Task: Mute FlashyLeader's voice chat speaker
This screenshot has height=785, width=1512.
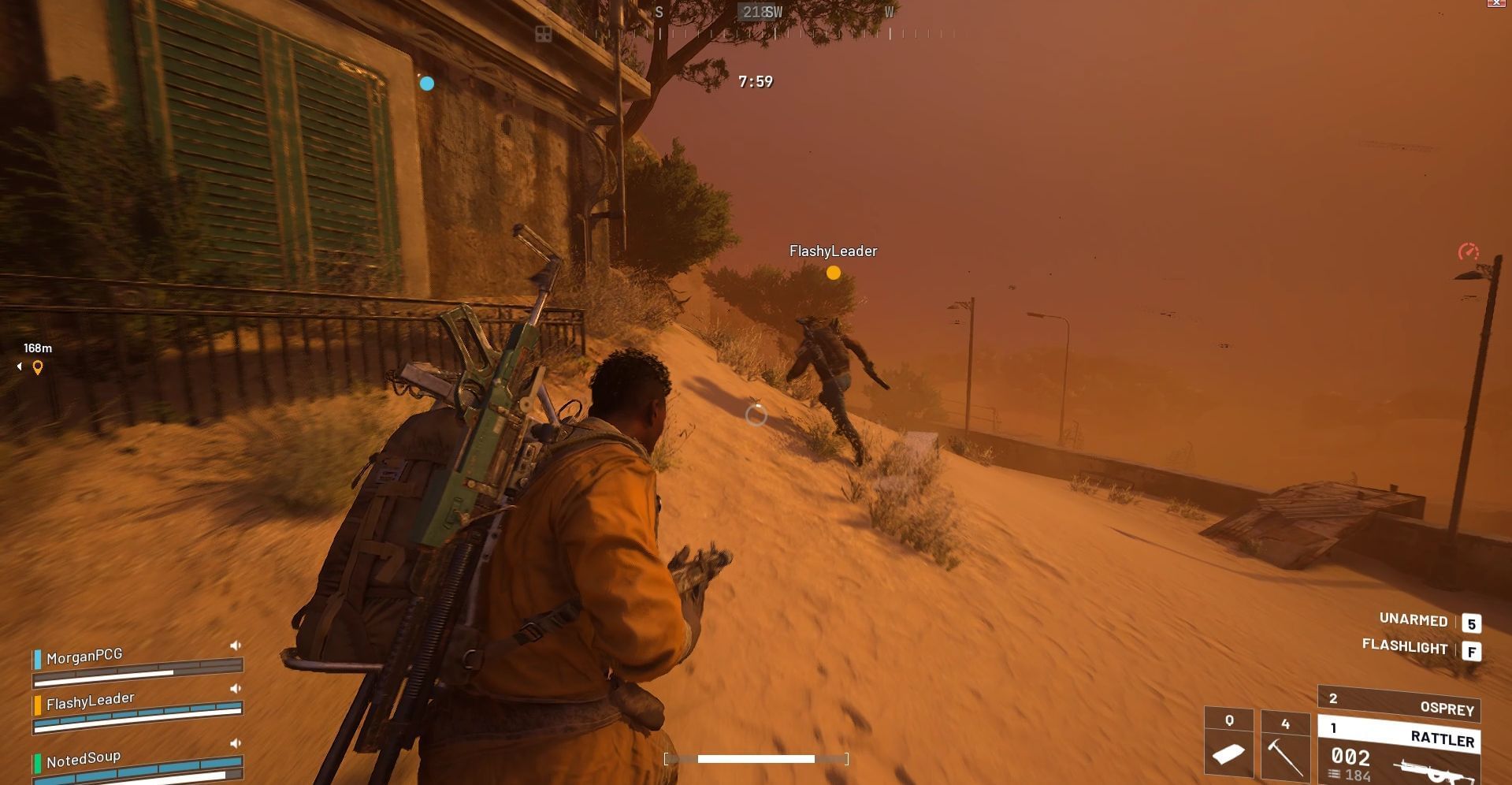Action: coord(233,686)
